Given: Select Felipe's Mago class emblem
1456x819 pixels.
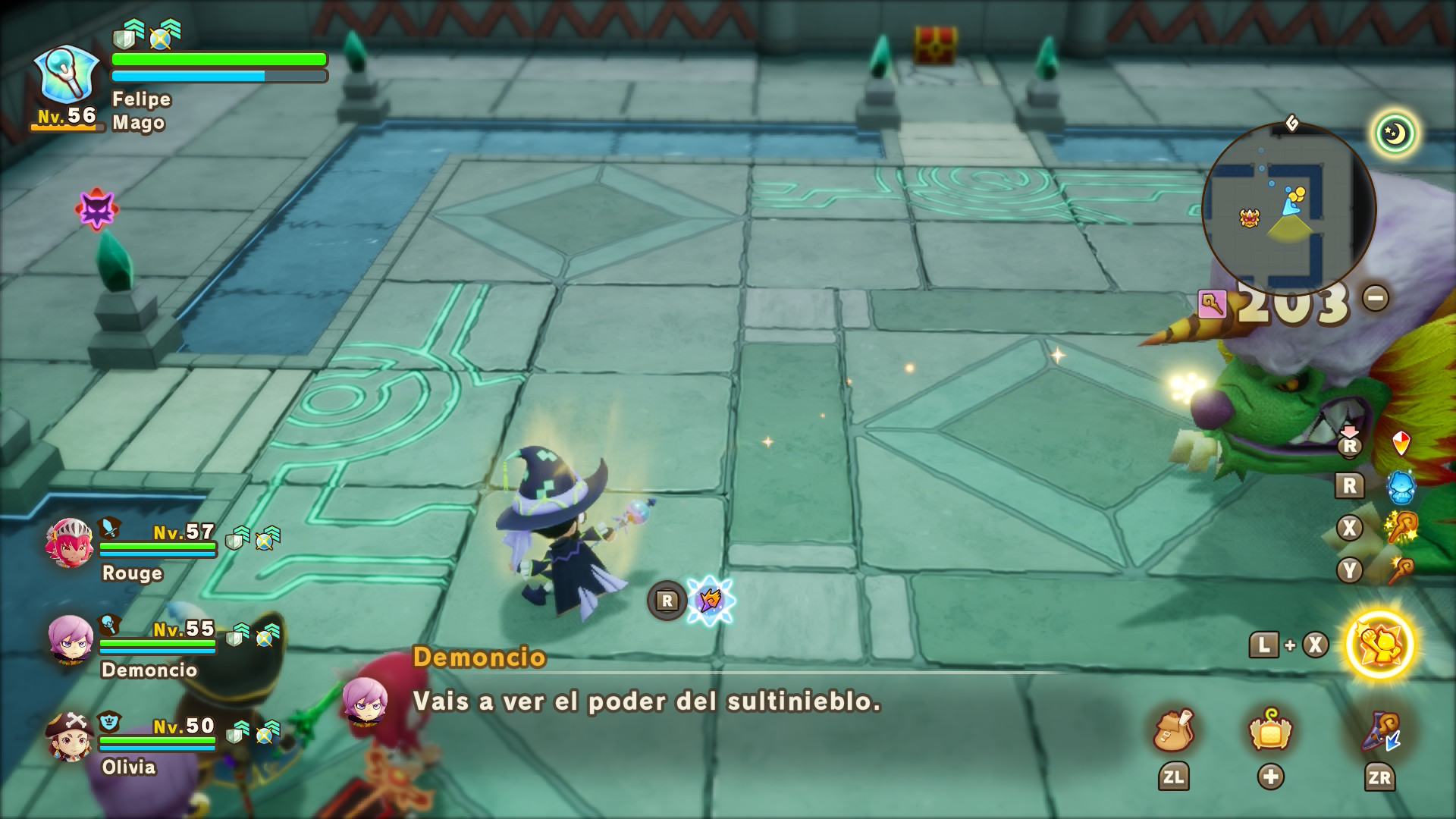Looking at the screenshot, I should (68, 76).
